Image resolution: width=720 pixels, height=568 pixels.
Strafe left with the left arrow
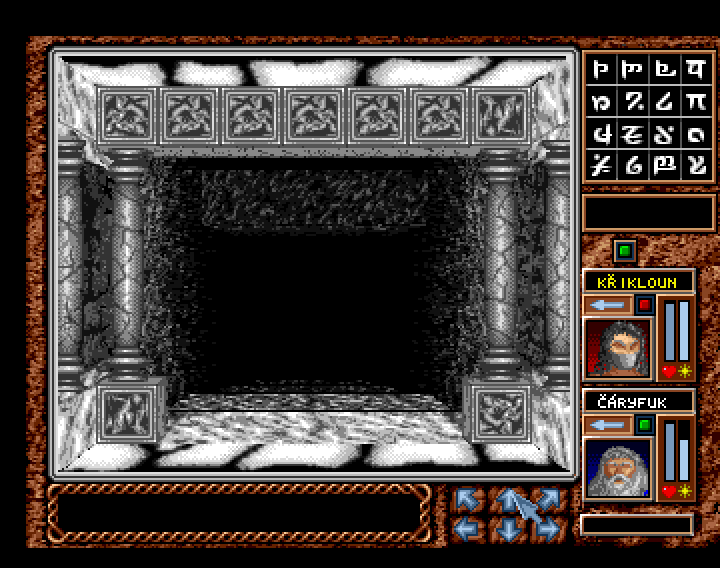(x=469, y=529)
